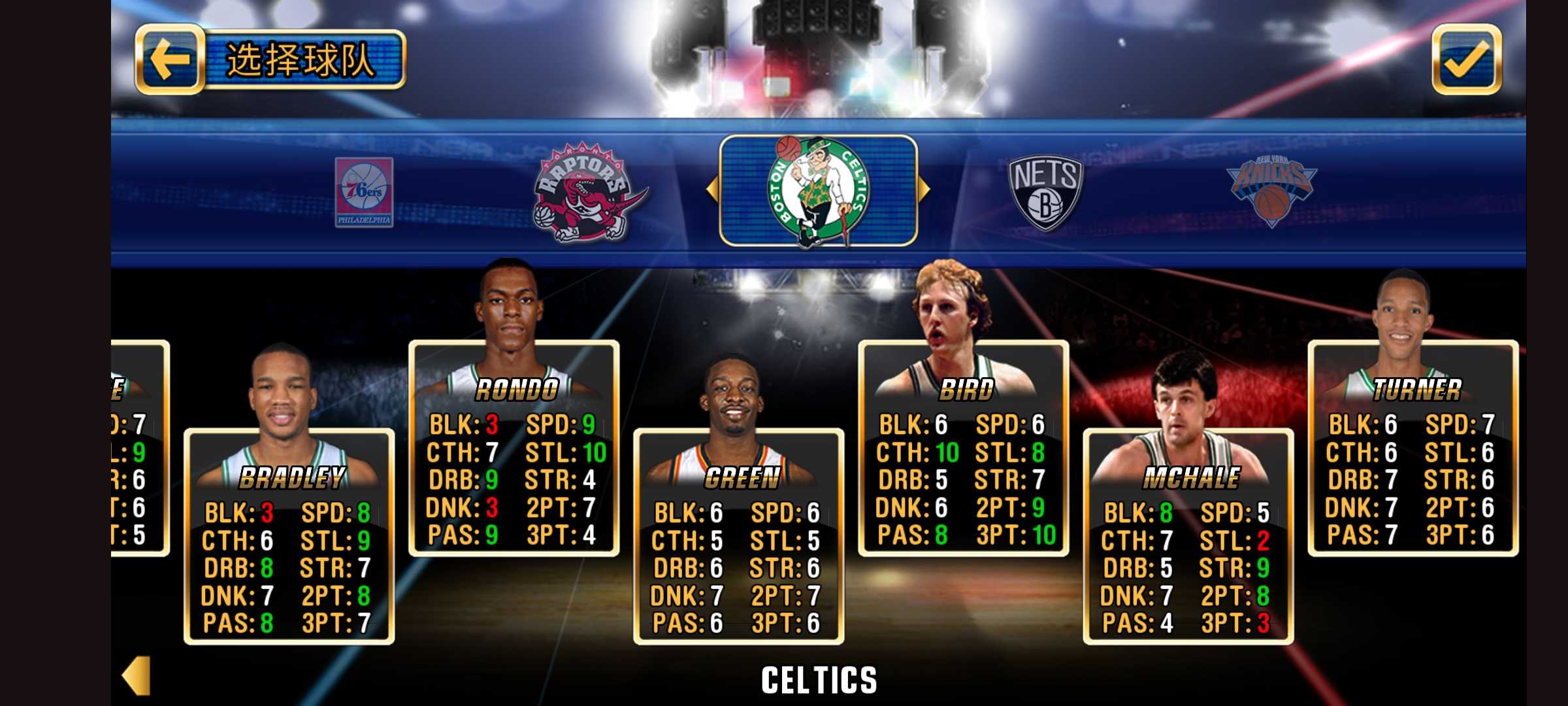This screenshot has height=706, width=1568.
Task: Pick the Green player card
Action: pos(738,536)
